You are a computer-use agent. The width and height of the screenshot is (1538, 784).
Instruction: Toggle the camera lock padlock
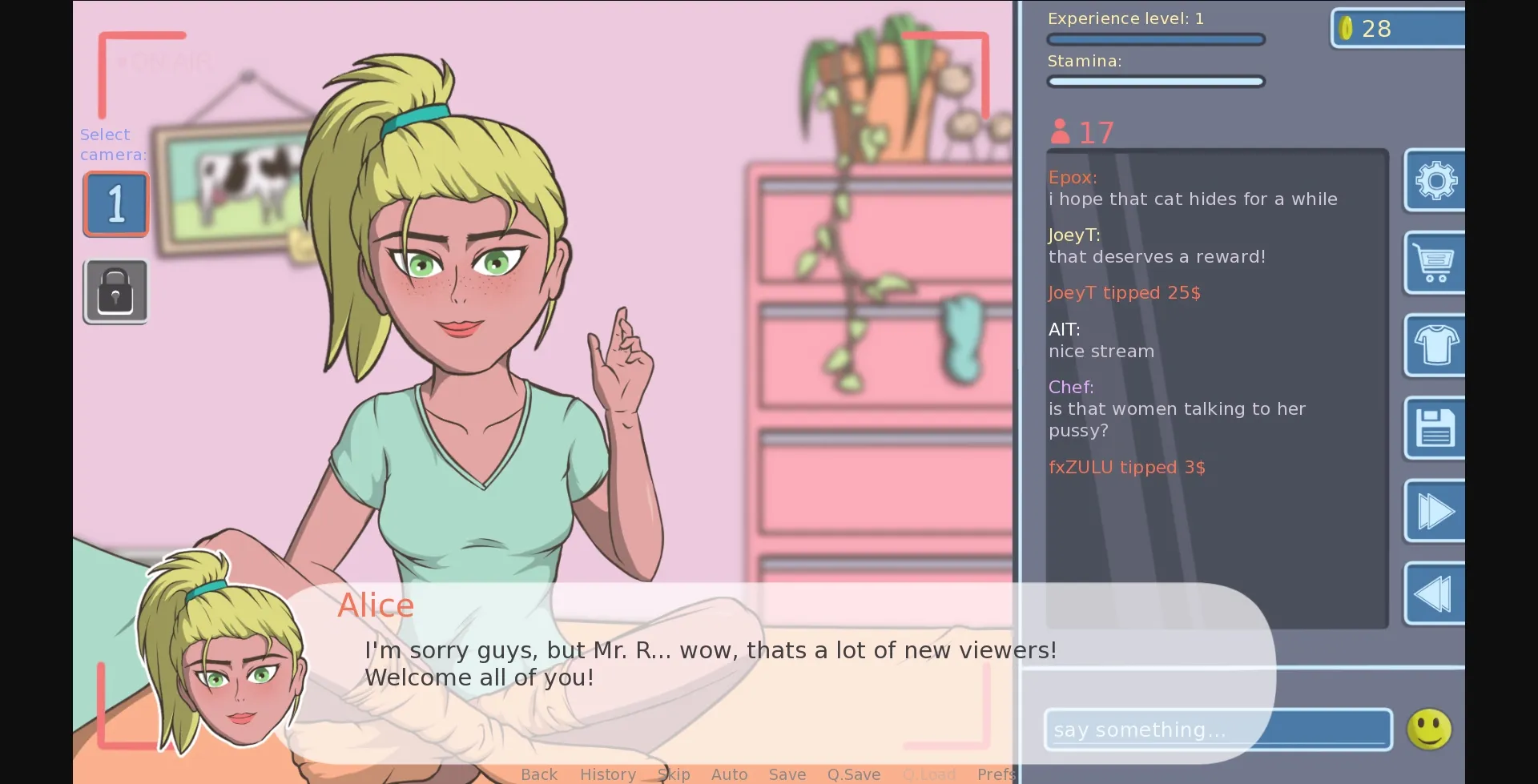pyautogui.click(x=115, y=291)
